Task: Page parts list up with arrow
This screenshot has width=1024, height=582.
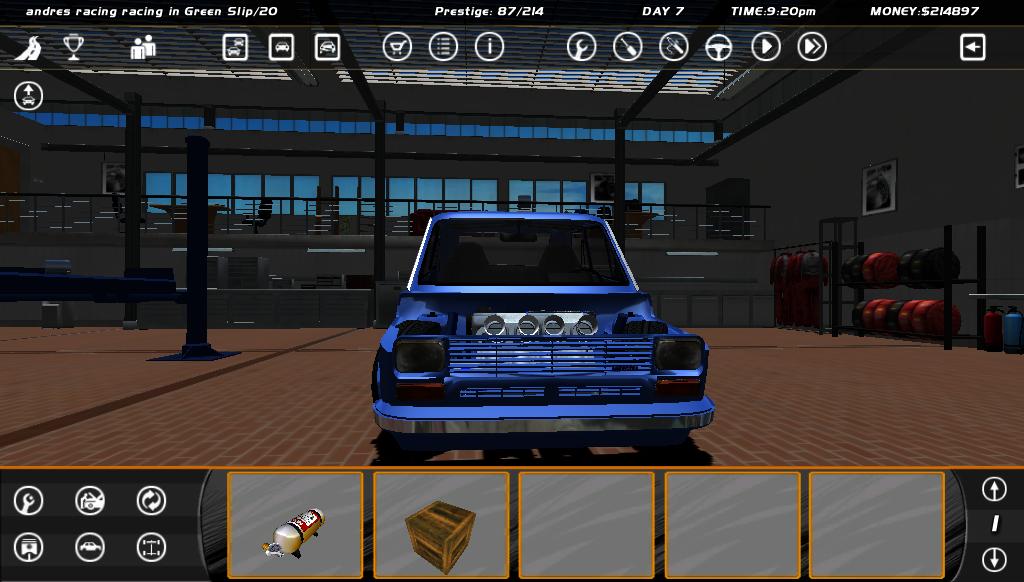Action: coord(994,489)
